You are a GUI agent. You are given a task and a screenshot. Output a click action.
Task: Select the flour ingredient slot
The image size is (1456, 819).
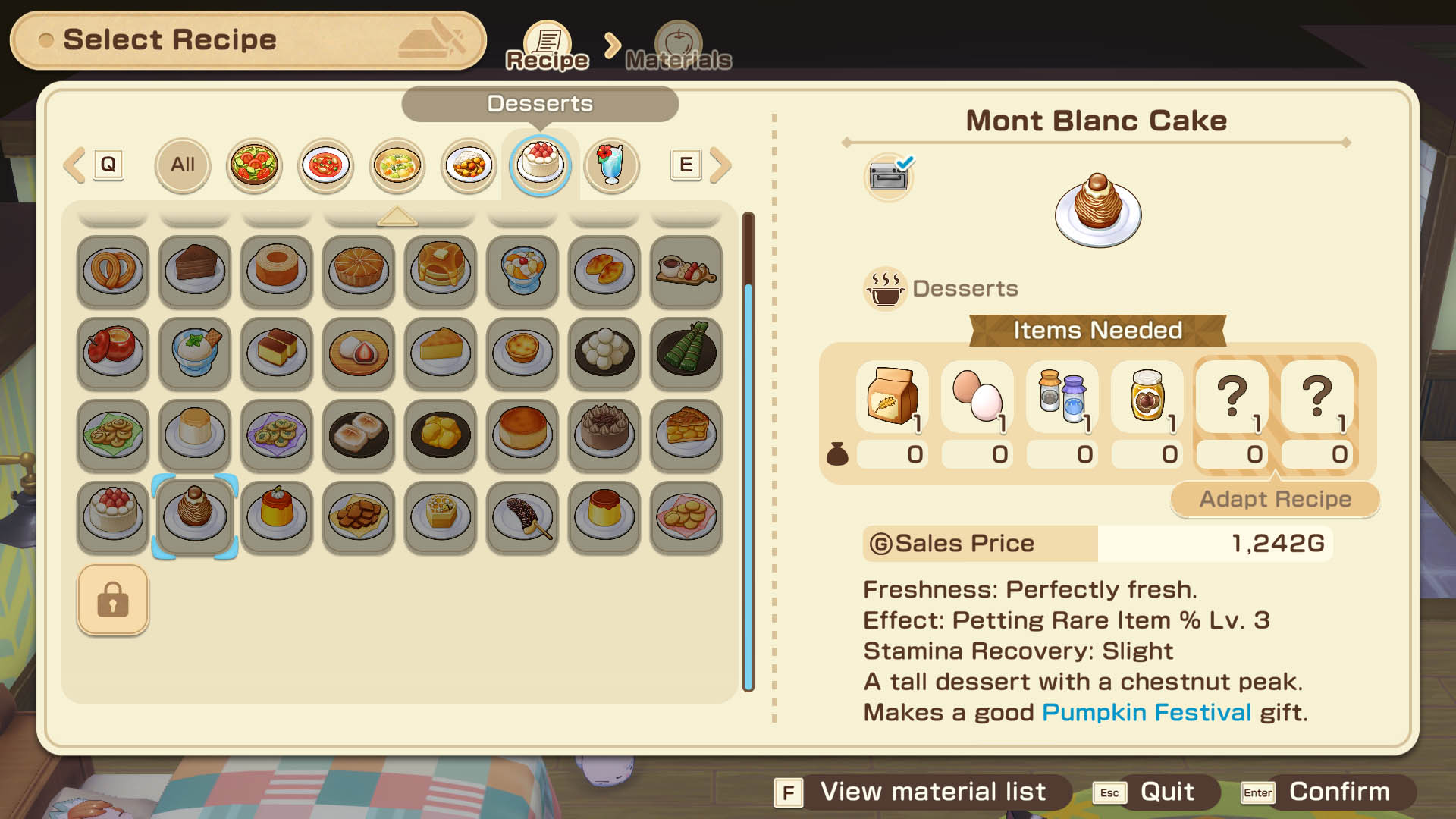tap(892, 397)
